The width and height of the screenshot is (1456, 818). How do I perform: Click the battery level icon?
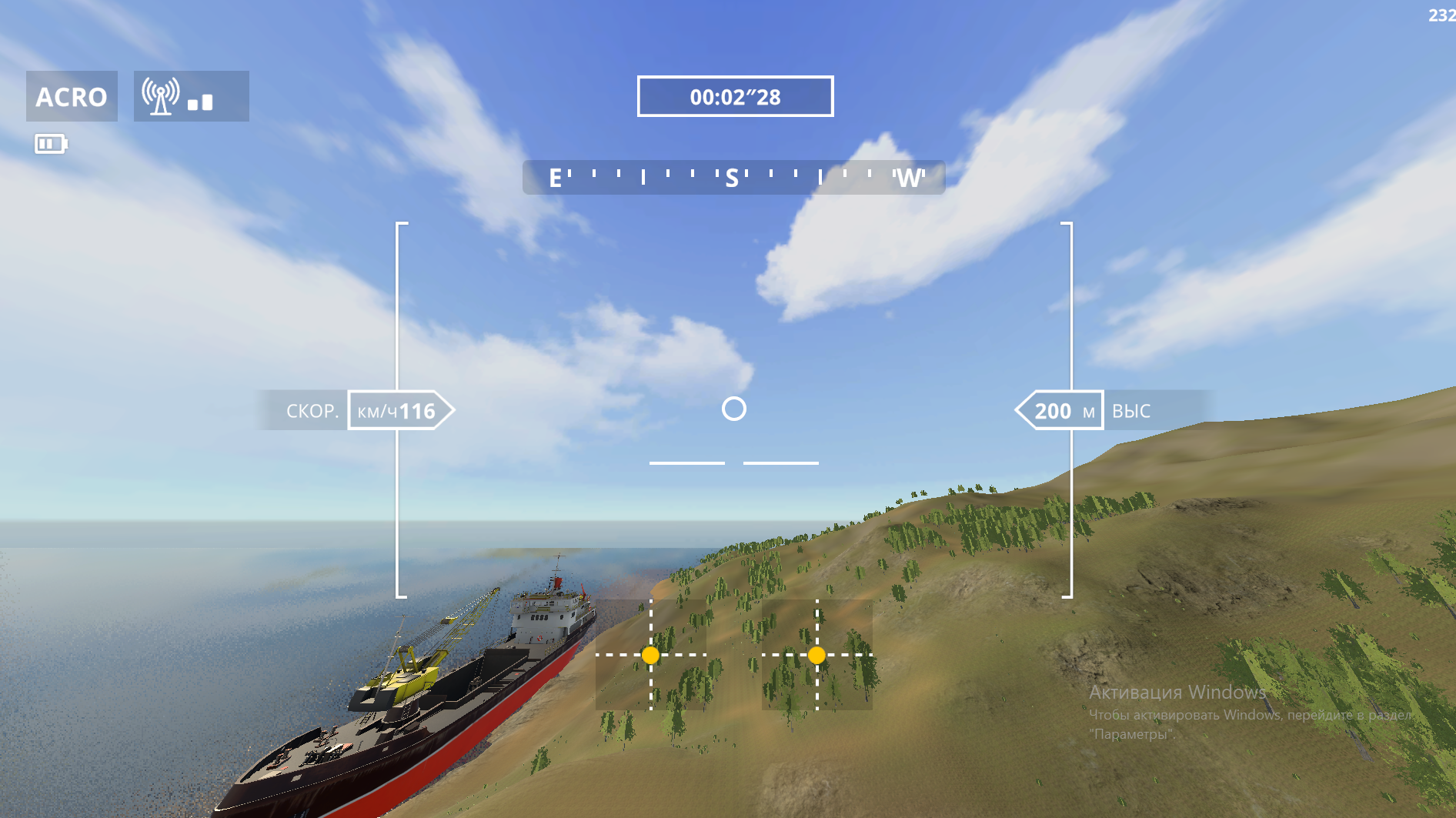(x=51, y=144)
